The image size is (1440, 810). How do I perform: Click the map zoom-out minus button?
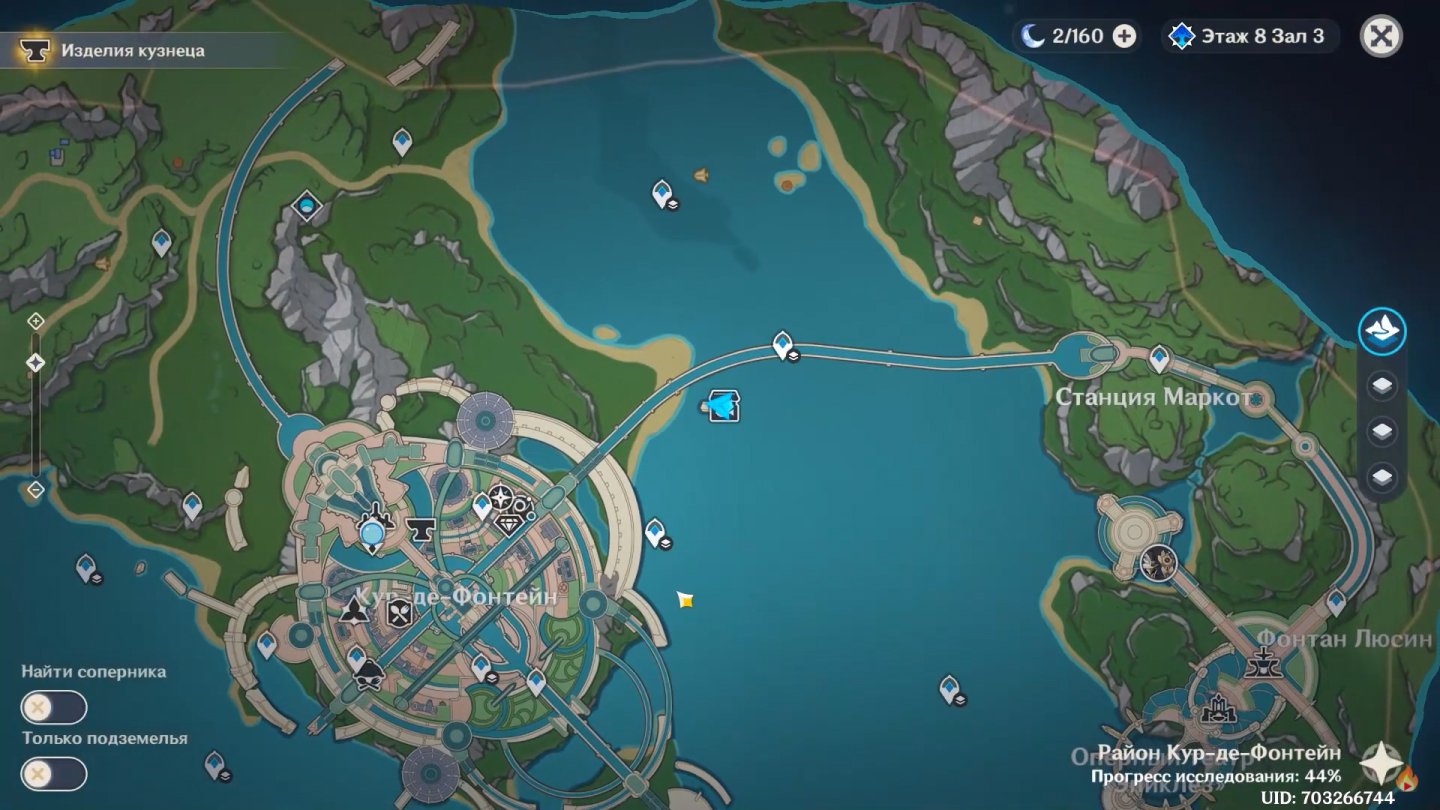point(36,490)
